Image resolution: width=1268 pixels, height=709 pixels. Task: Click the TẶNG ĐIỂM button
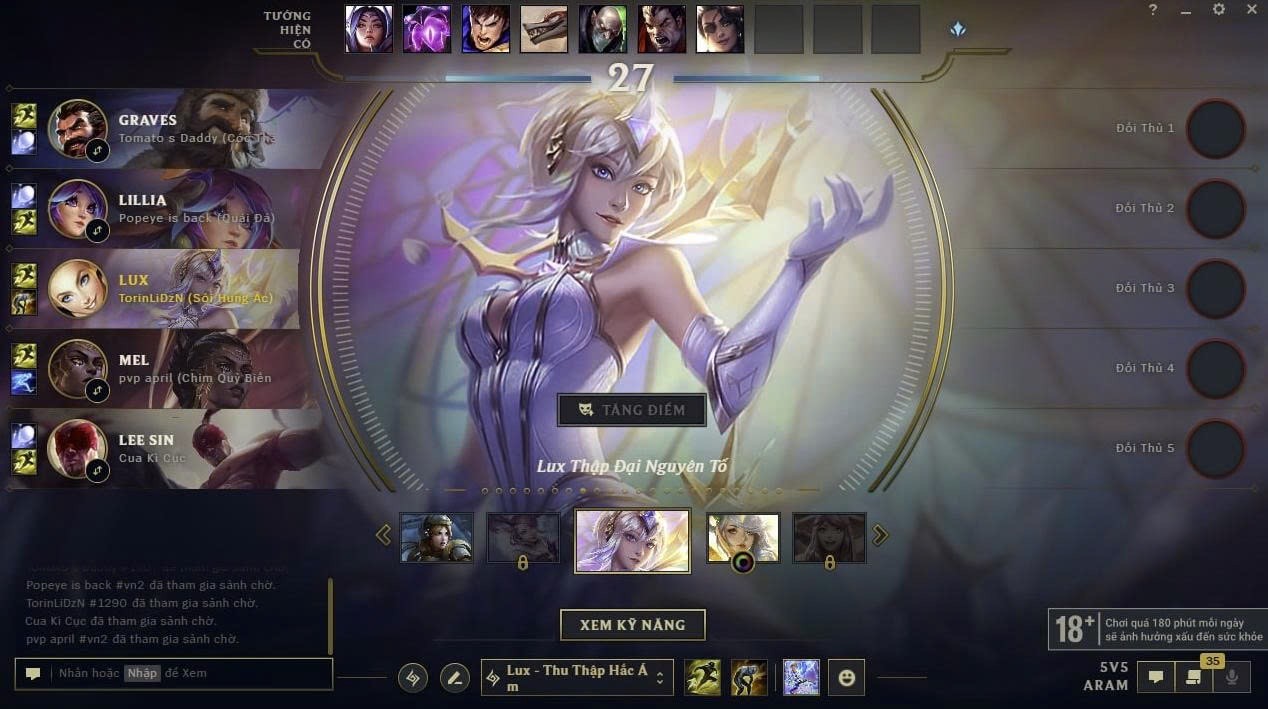632,410
